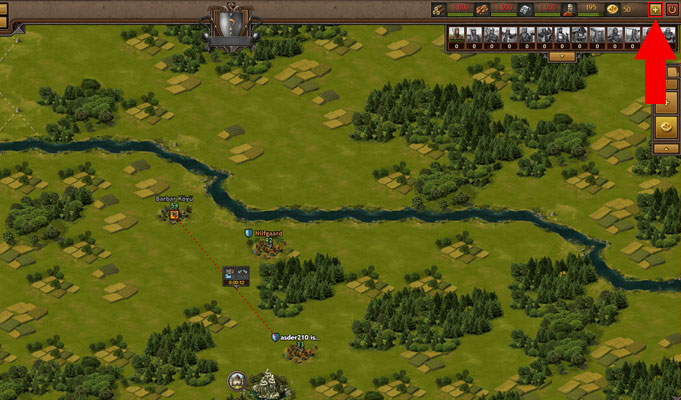The height and width of the screenshot is (400, 681).
Task: Click the wood logs resource icon
Action: pos(440,9)
